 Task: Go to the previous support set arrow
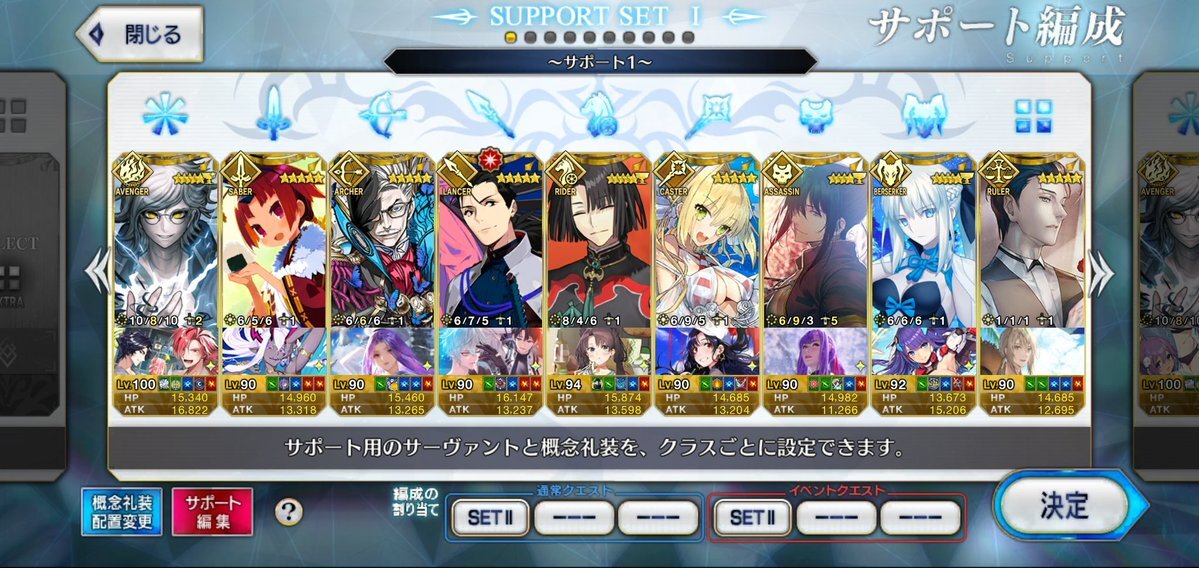[x=96, y=272]
